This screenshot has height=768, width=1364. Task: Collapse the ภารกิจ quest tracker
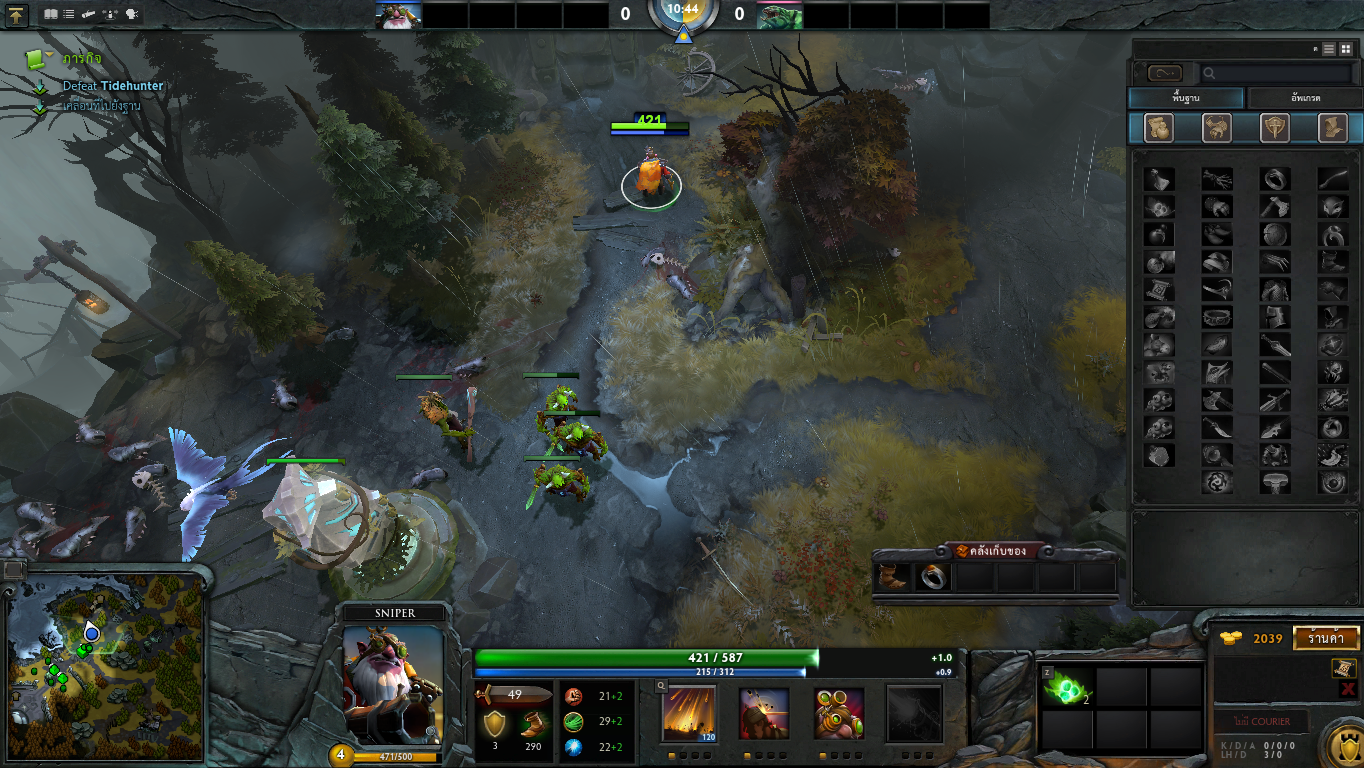coord(38,58)
